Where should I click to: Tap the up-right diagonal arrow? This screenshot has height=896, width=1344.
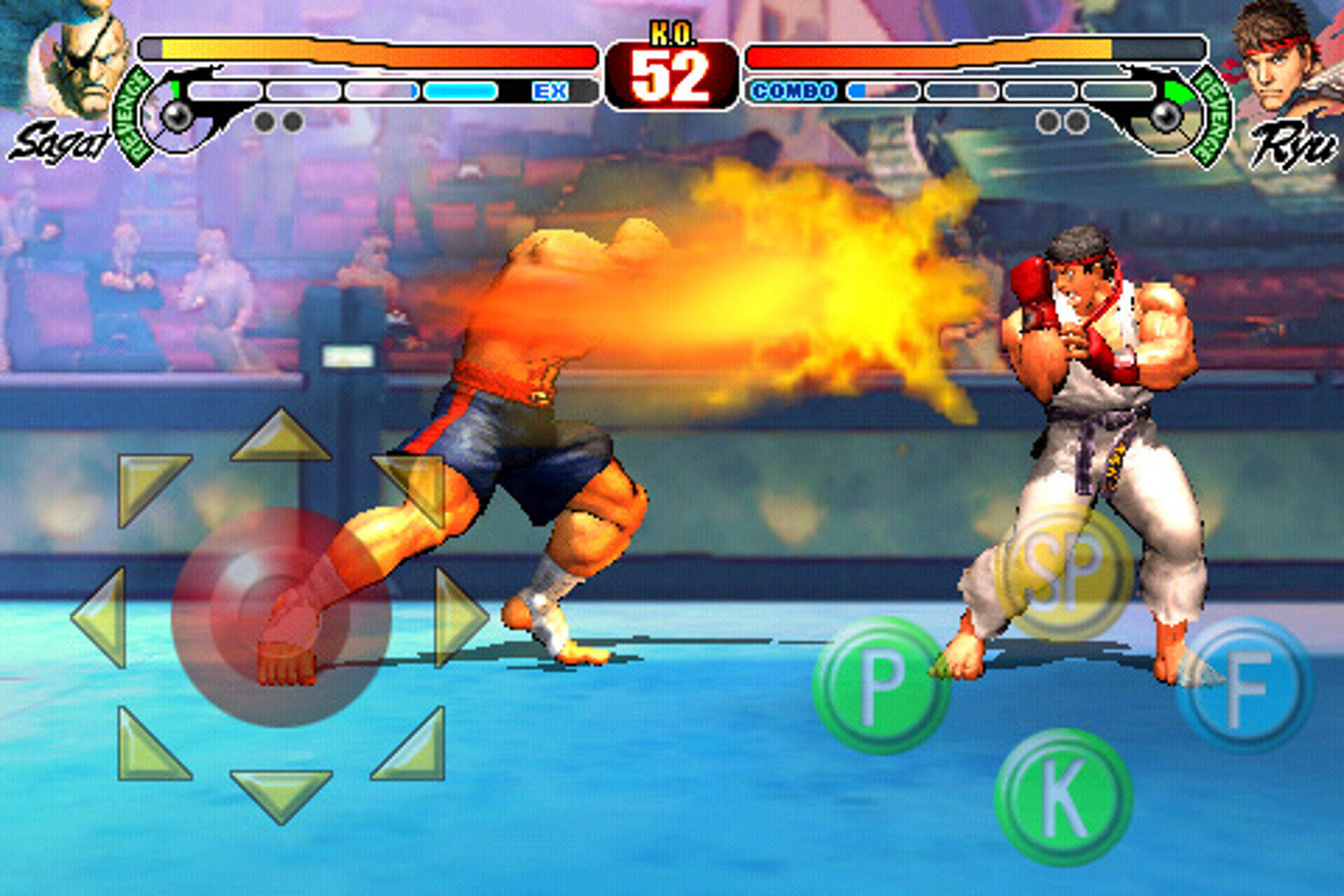(x=414, y=483)
